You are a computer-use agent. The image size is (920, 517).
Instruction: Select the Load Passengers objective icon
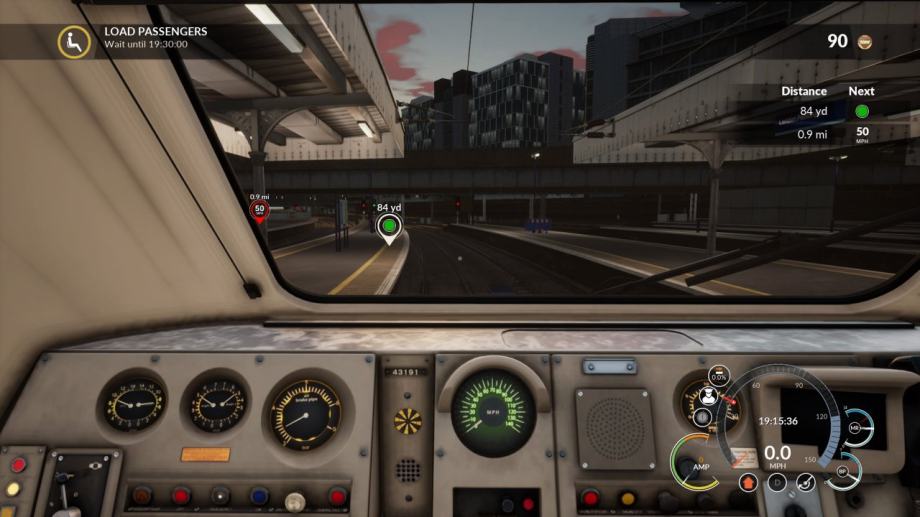(73, 41)
